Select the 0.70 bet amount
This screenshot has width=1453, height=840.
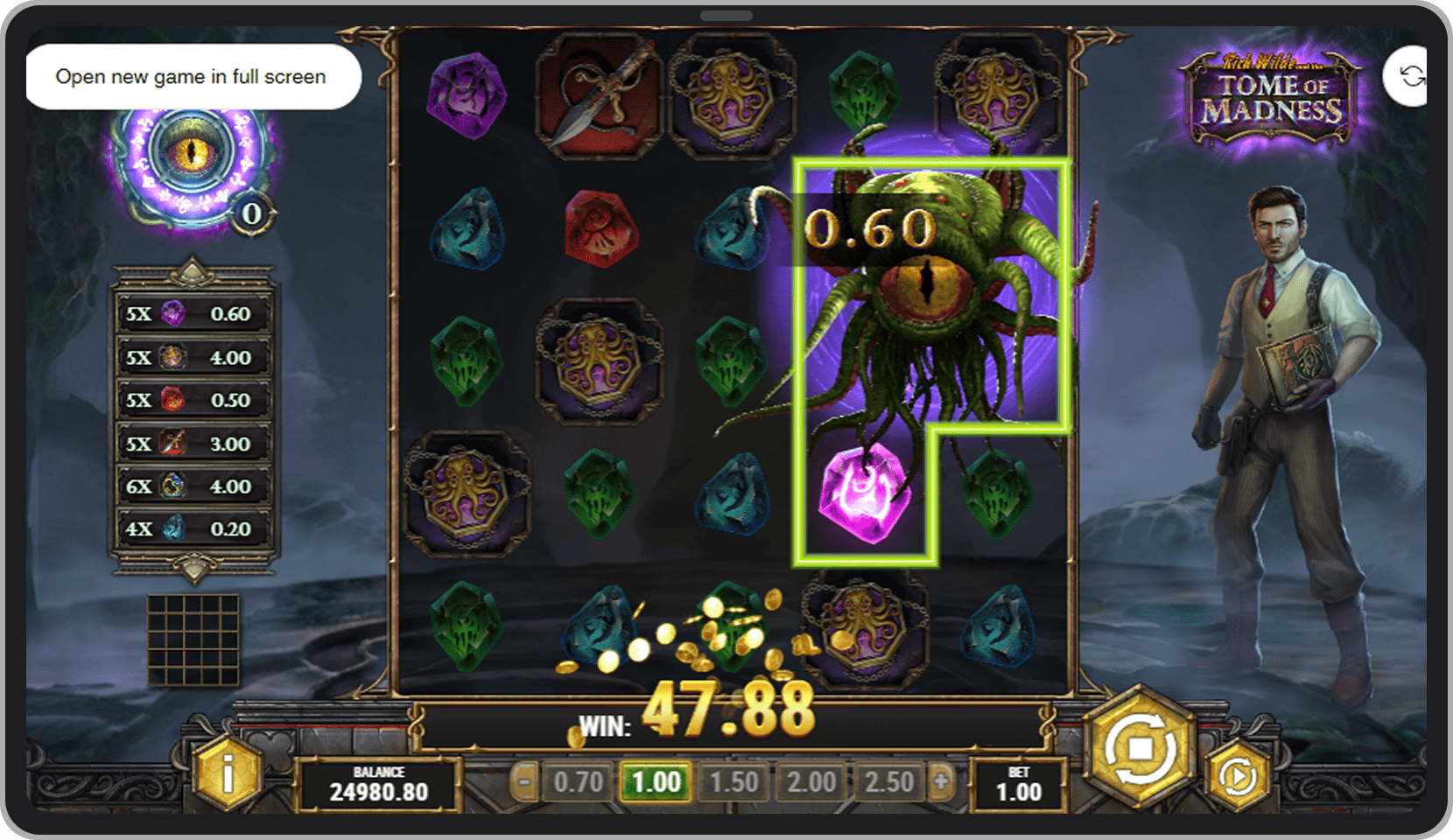click(579, 782)
